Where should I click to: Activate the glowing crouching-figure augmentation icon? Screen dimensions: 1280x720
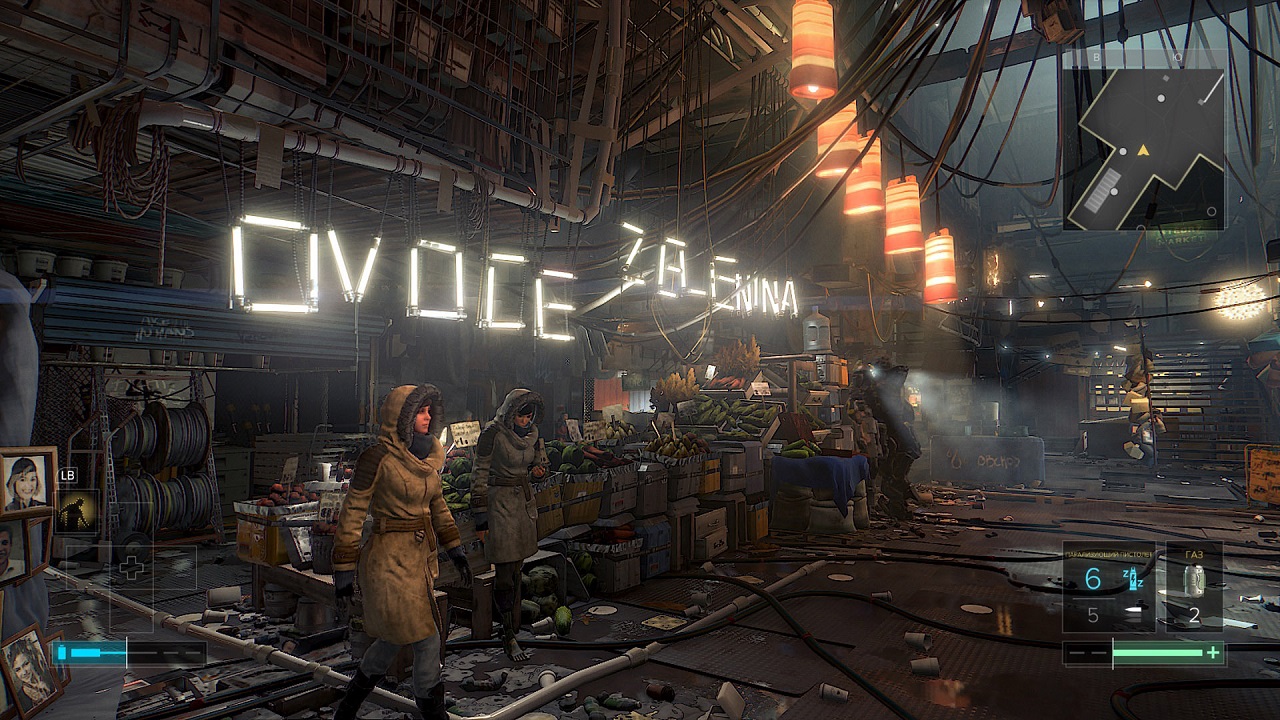[77, 510]
